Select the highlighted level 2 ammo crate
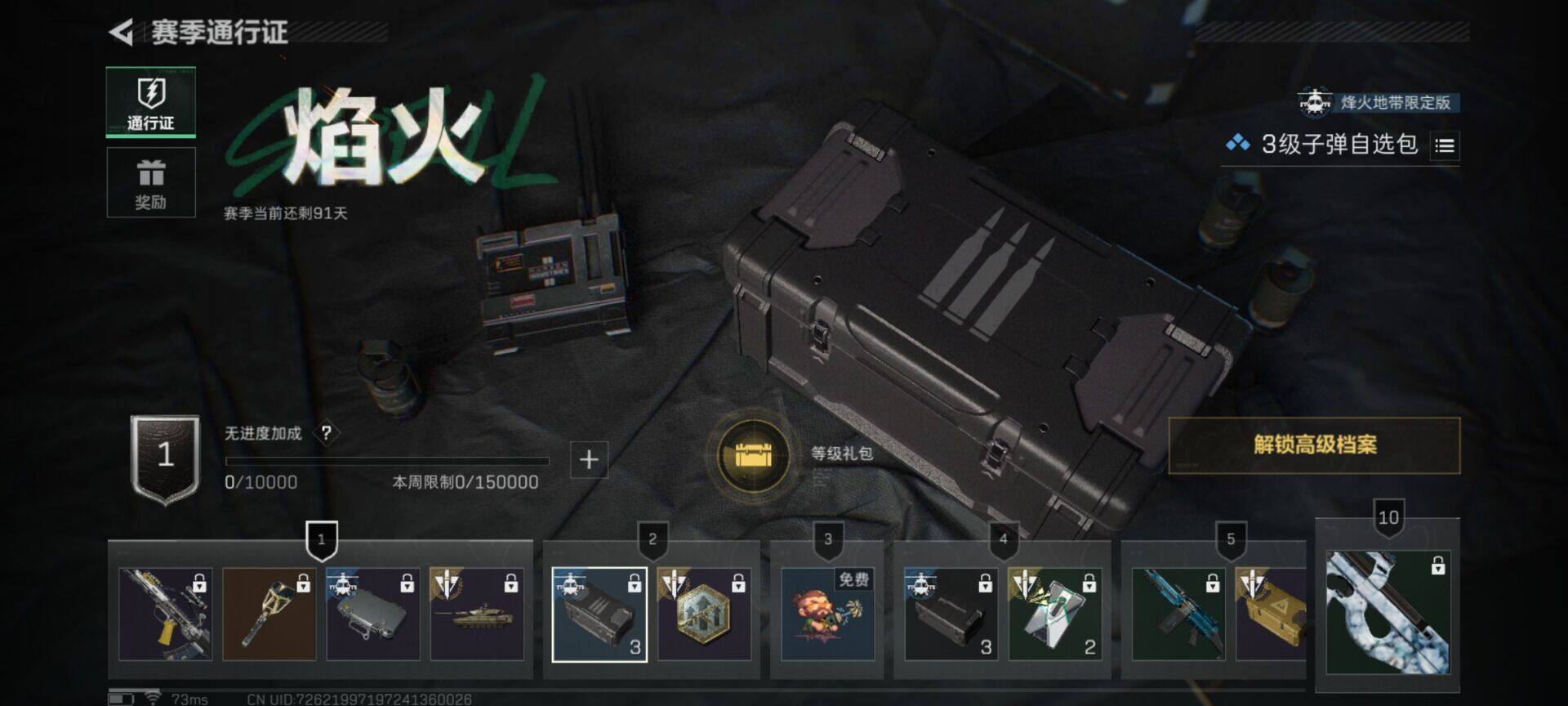Screen dimensions: 1568x706 [x=599, y=614]
